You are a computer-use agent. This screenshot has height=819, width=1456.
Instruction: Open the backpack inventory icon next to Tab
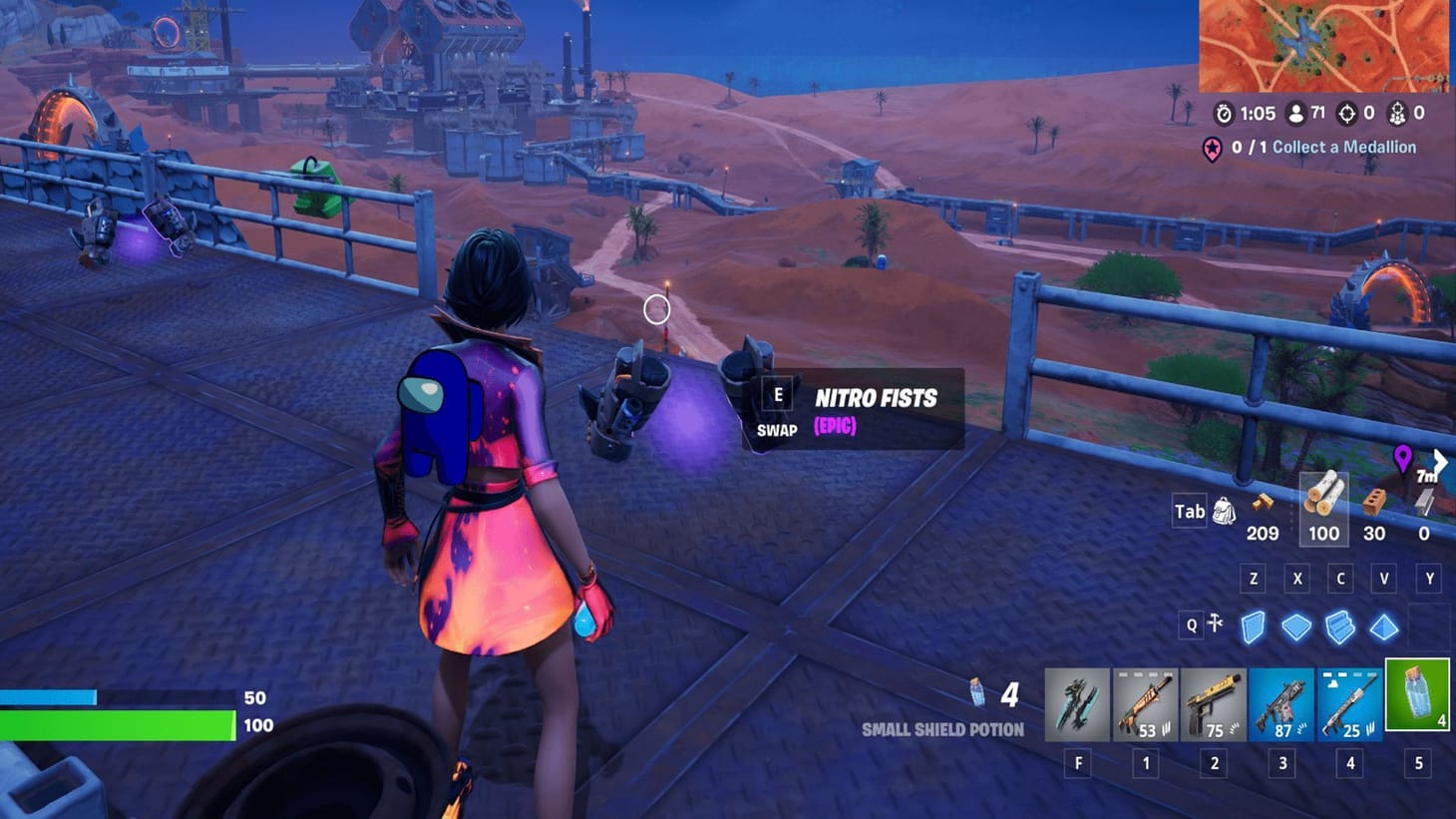click(x=1224, y=510)
